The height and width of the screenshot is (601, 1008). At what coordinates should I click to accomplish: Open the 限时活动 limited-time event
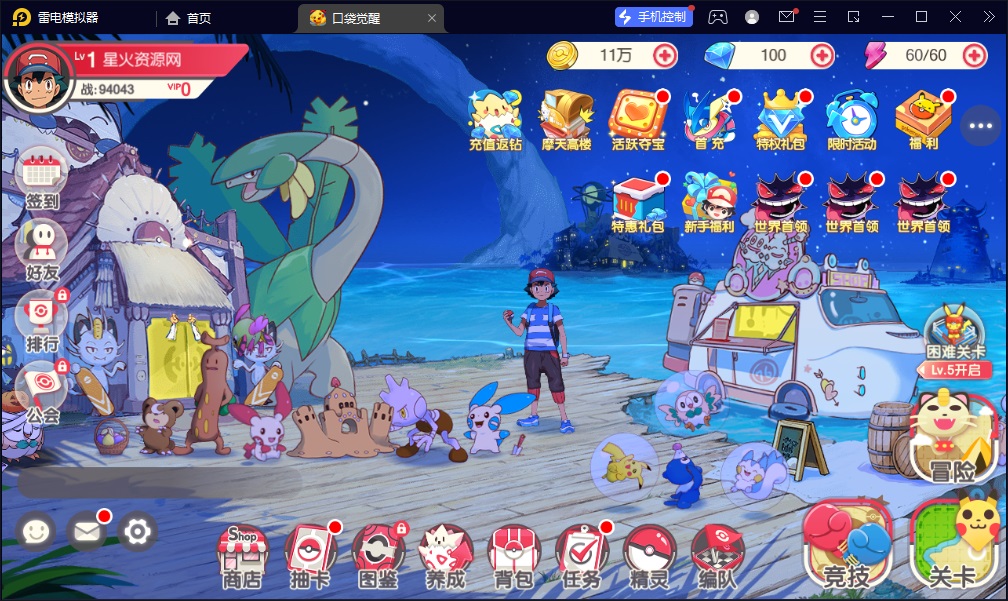click(x=851, y=120)
